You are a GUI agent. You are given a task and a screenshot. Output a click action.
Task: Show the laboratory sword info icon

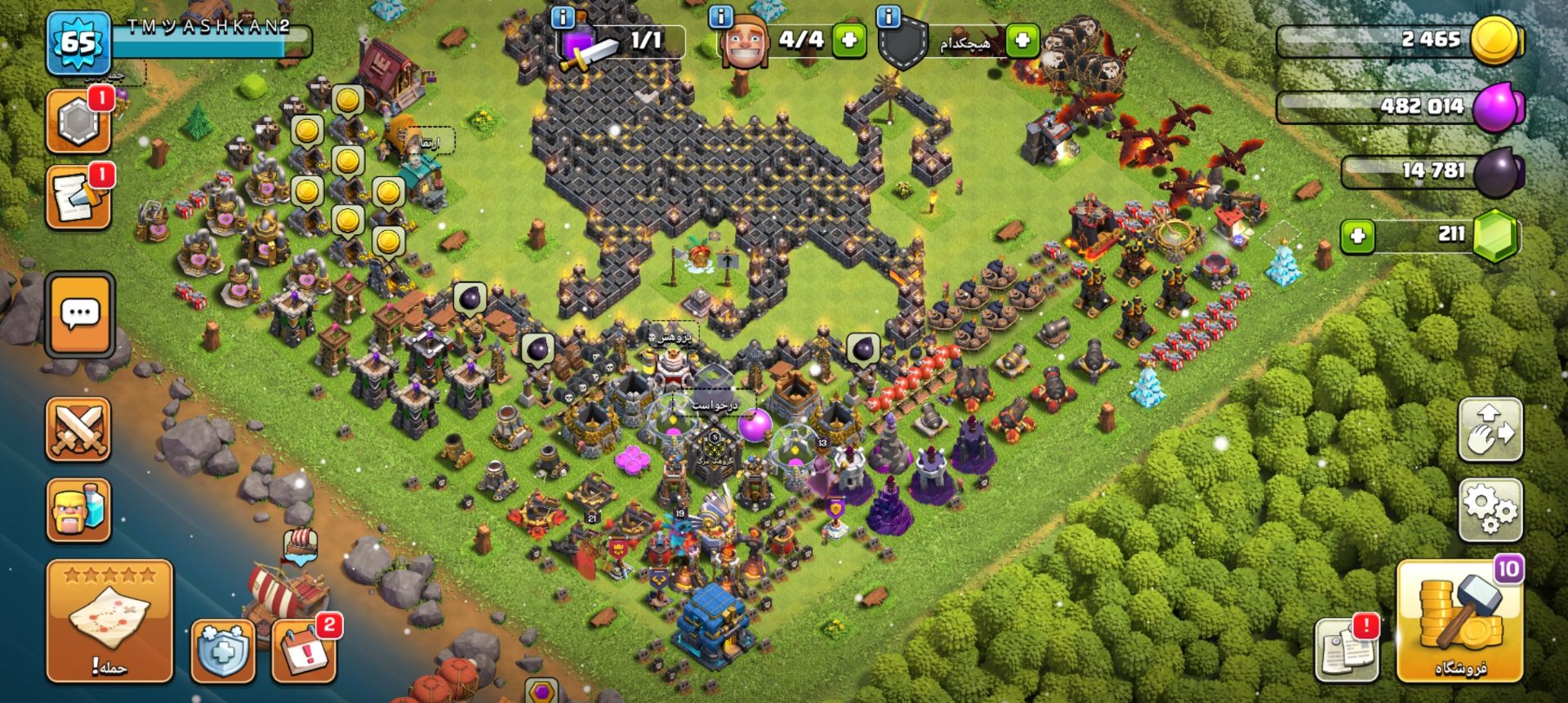pyautogui.click(x=563, y=16)
